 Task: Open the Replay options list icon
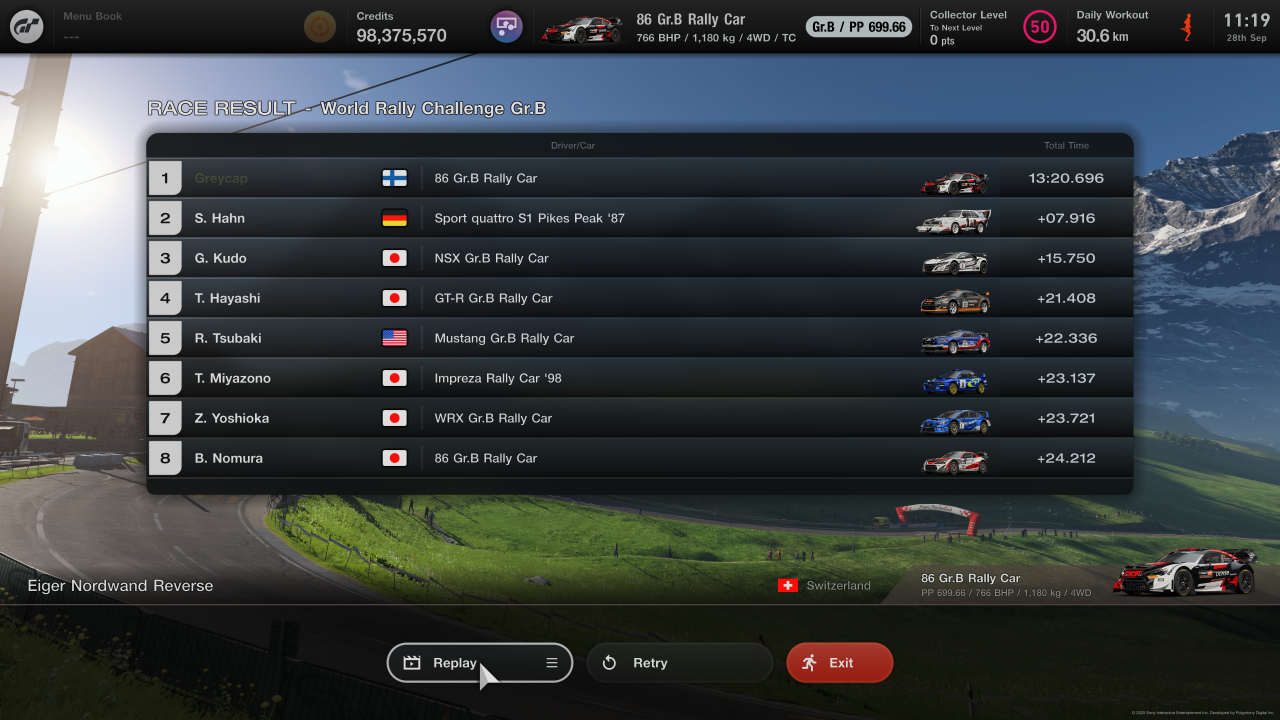[552, 663]
